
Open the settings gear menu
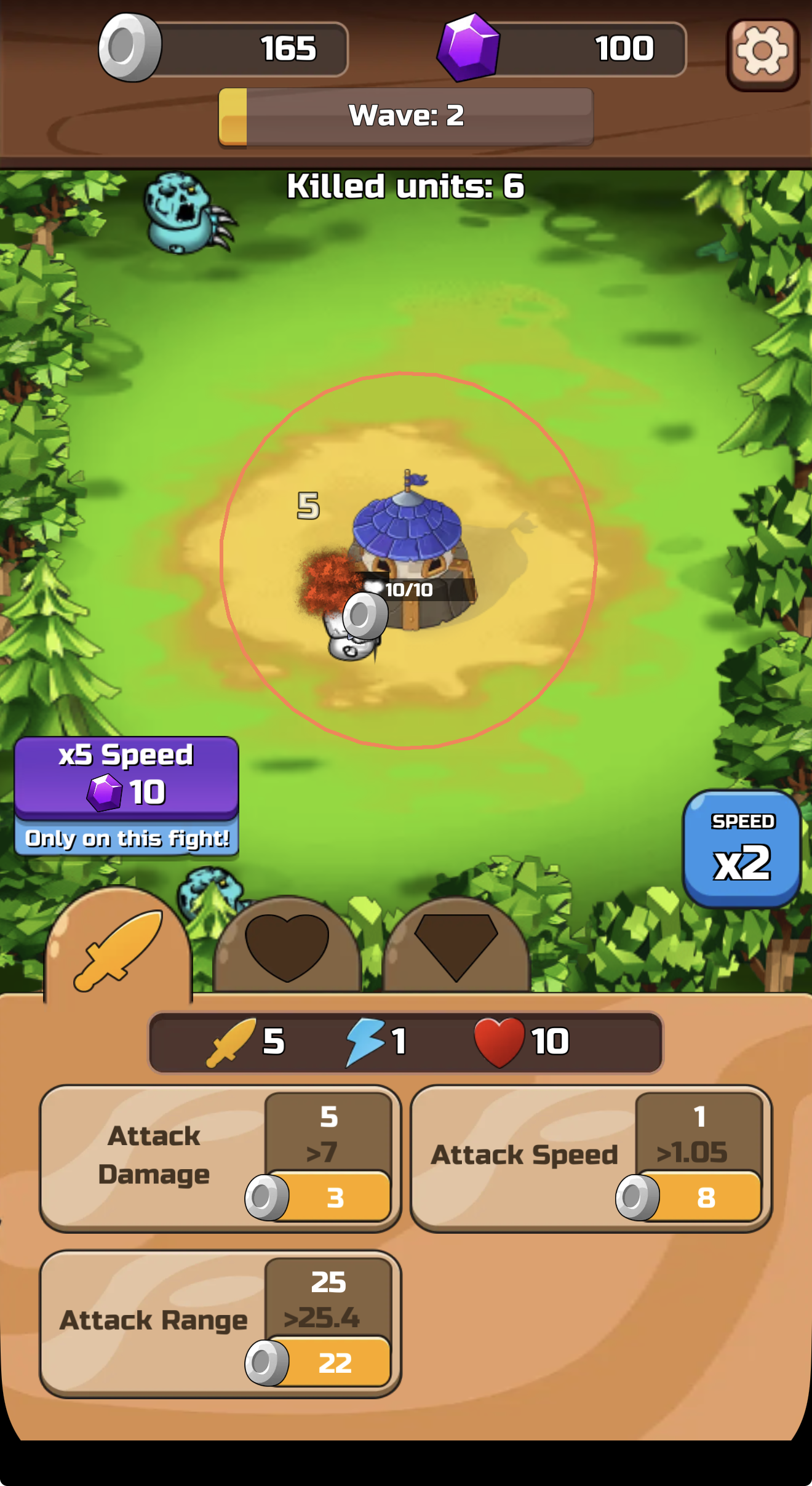[762, 54]
